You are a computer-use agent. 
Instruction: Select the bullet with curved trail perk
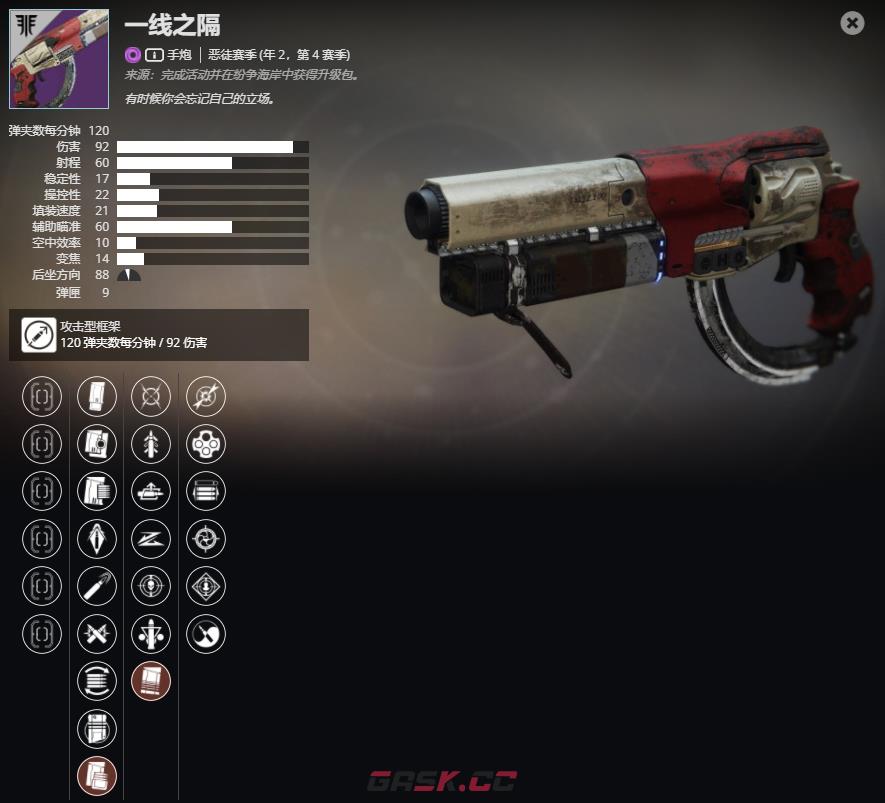(97, 586)
